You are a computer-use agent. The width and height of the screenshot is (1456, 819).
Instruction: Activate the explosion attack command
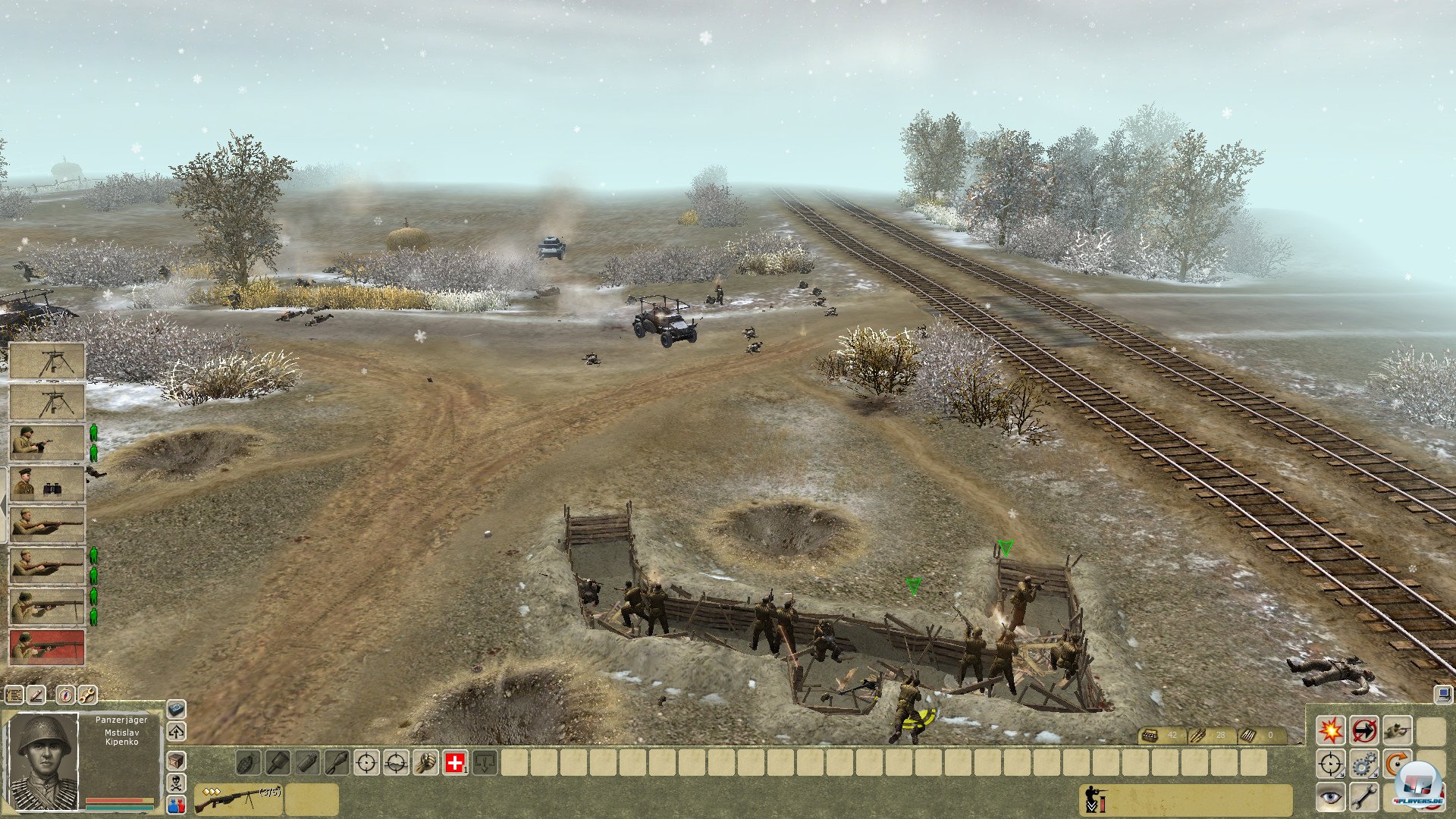point(1330,730)
